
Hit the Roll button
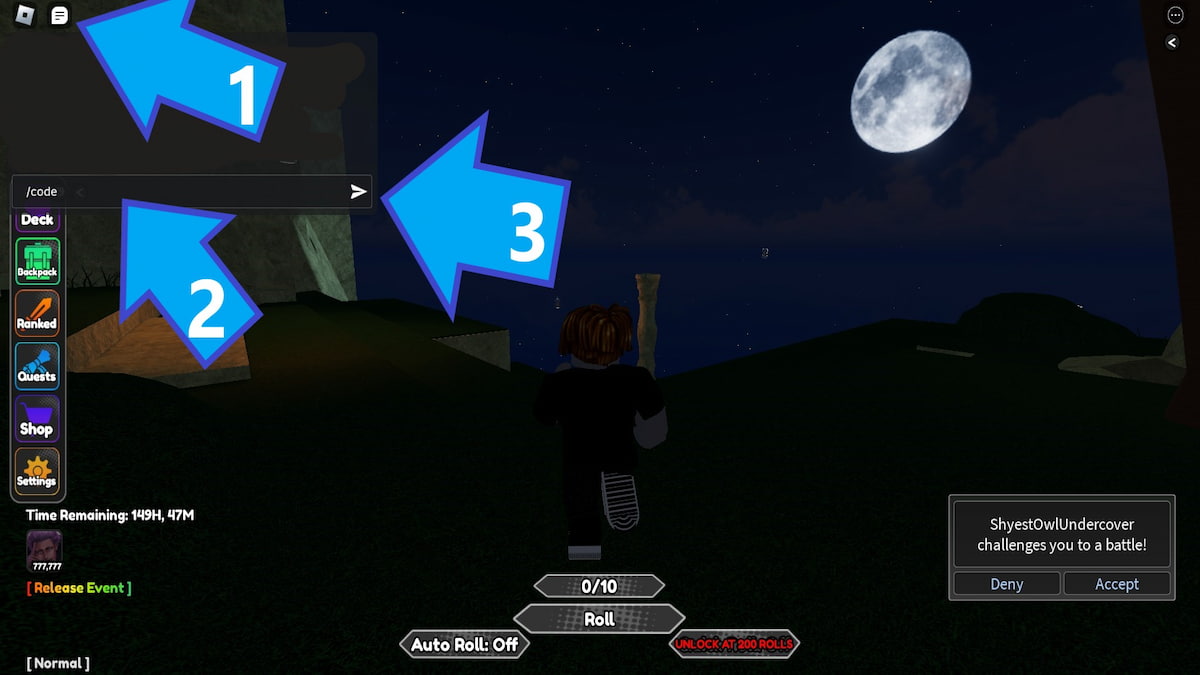(599, 619)
